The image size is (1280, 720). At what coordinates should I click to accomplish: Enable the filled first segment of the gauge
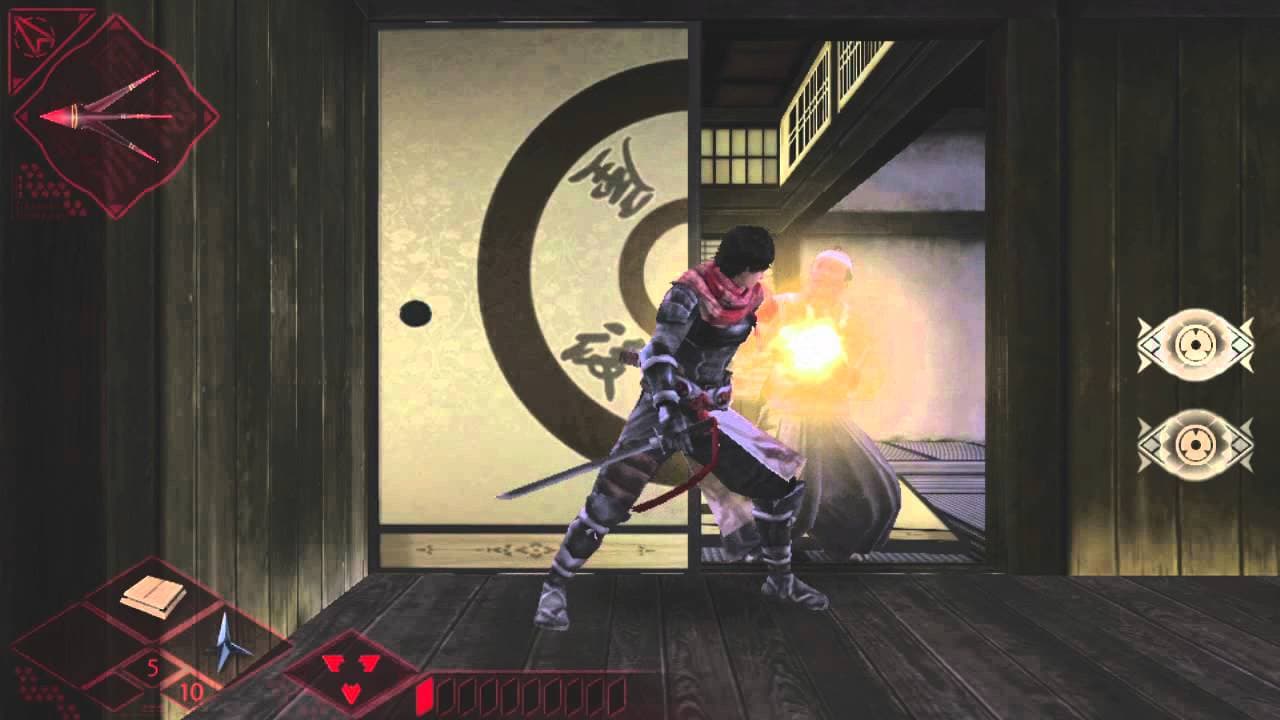[428, 693]
